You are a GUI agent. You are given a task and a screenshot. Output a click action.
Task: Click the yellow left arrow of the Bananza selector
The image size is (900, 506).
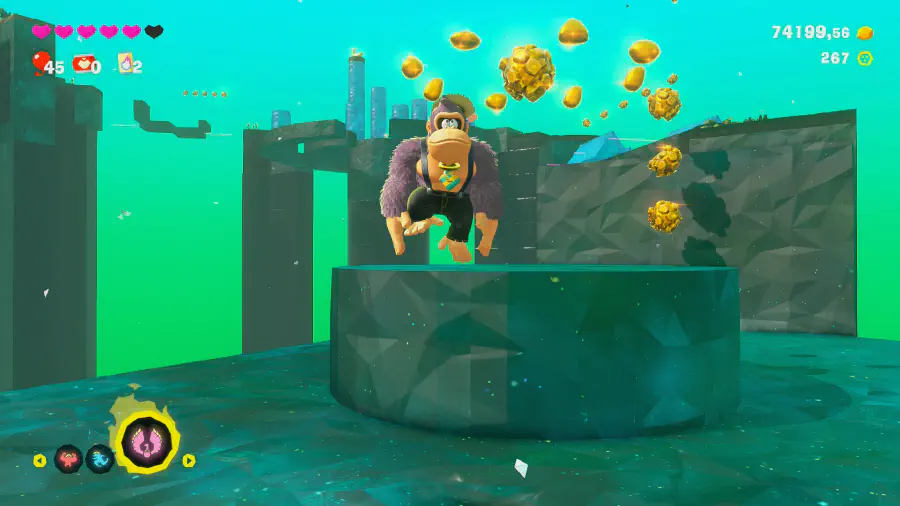coord(40,461)
